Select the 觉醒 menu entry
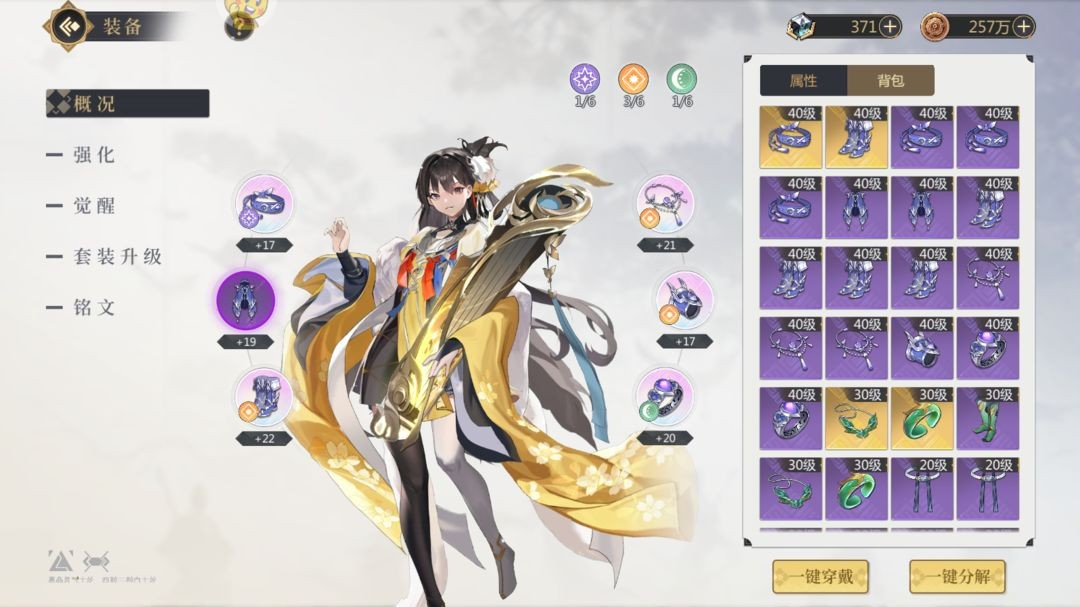This screenshot has height=607, width=1080. coord(94,205)
